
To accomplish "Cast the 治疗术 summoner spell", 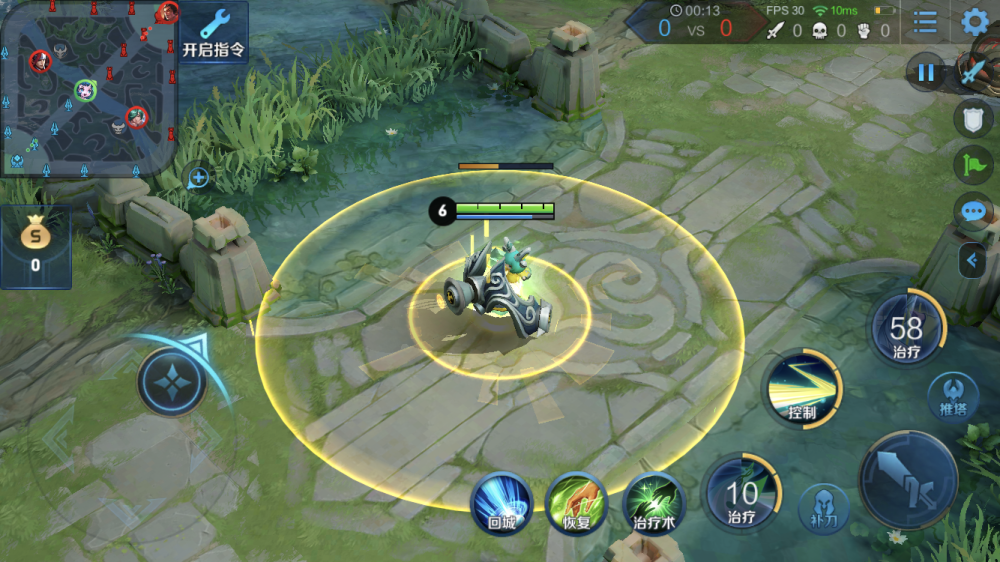I will point(654,503).
